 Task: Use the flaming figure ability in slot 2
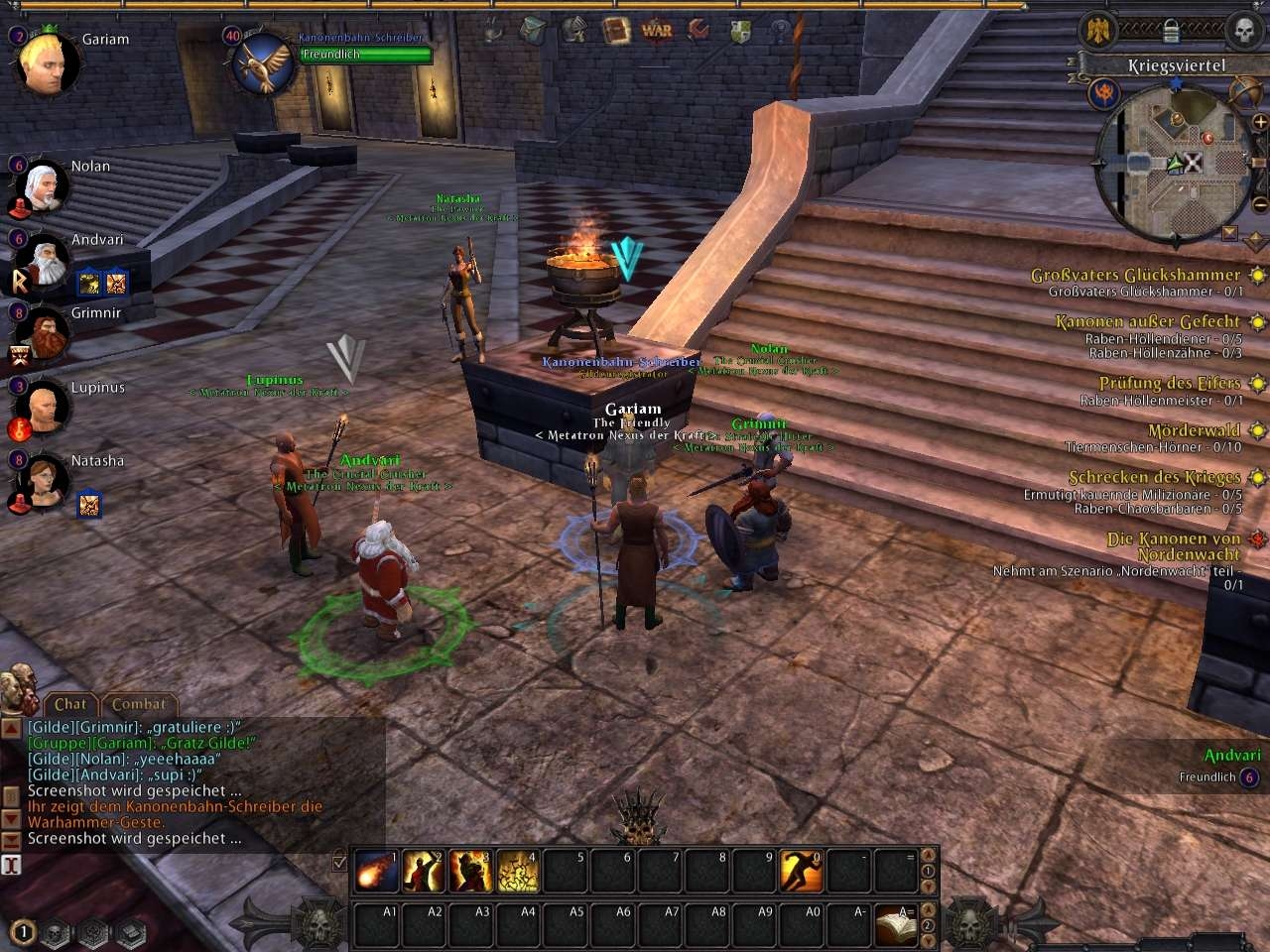(x=424, y=872)
